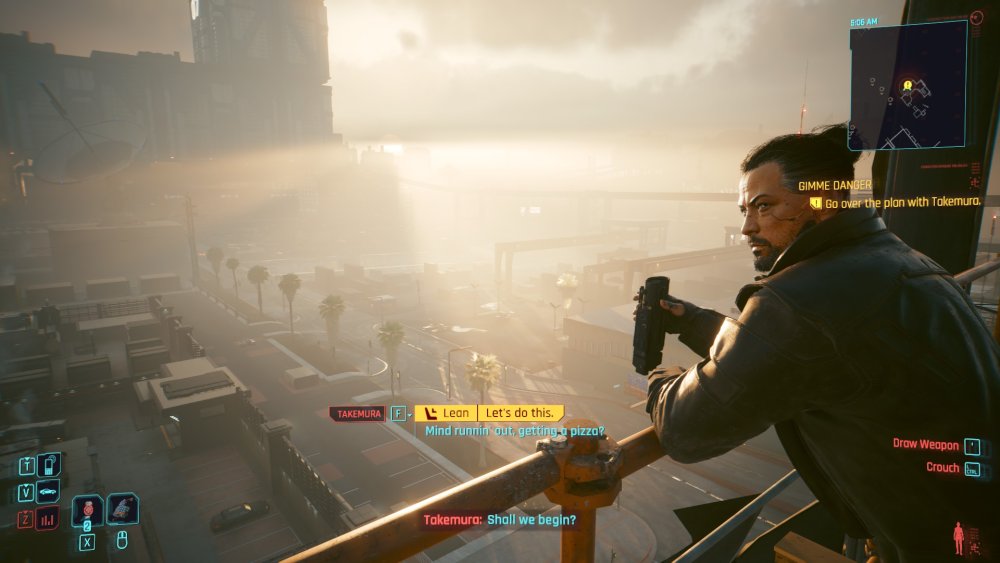Click the yellow quest marker on the minimap
This screenshot has height=563, width=1000.
tap(907, 85)
